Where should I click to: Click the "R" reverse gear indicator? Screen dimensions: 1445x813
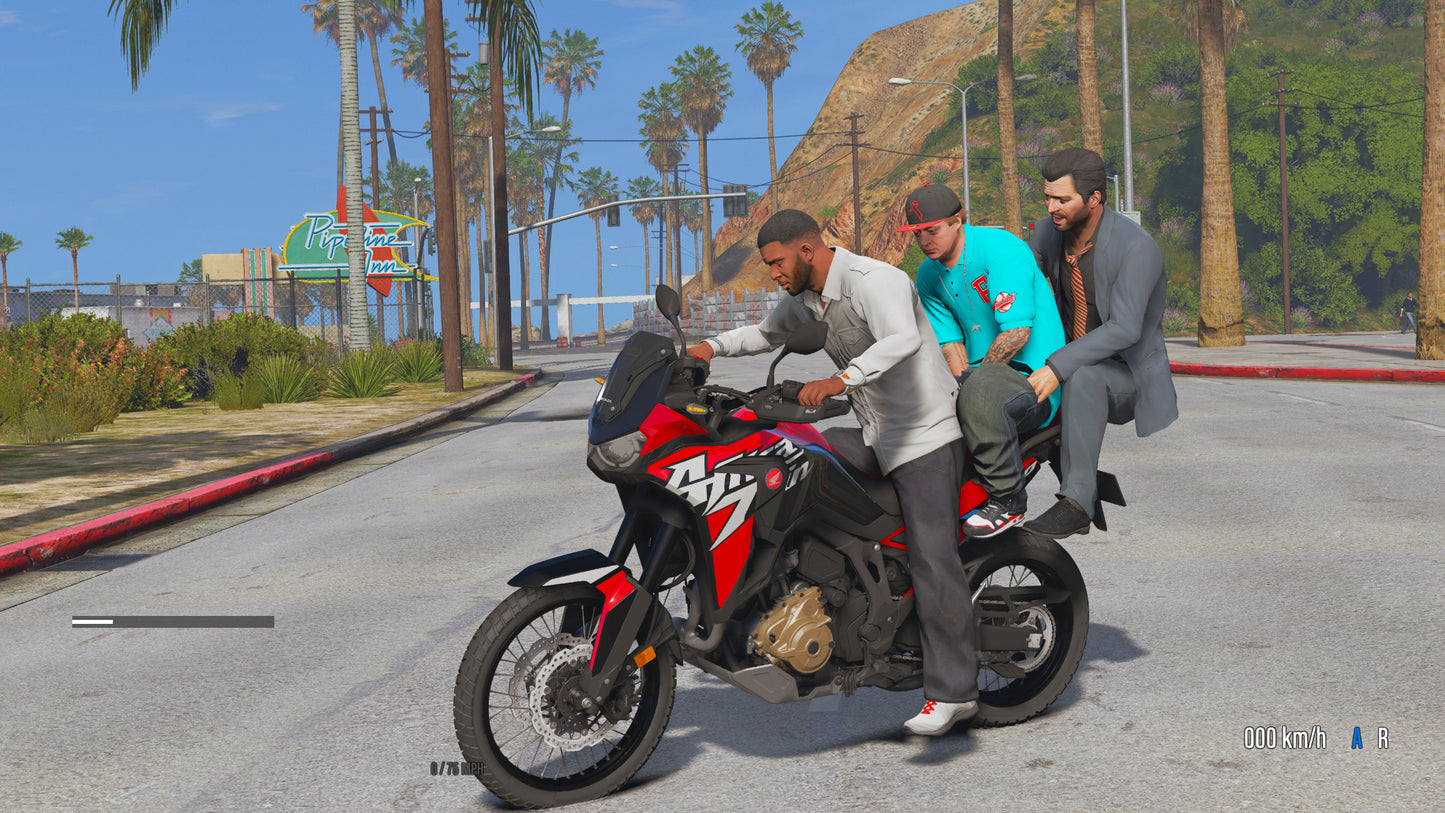tap(1383, 737)
